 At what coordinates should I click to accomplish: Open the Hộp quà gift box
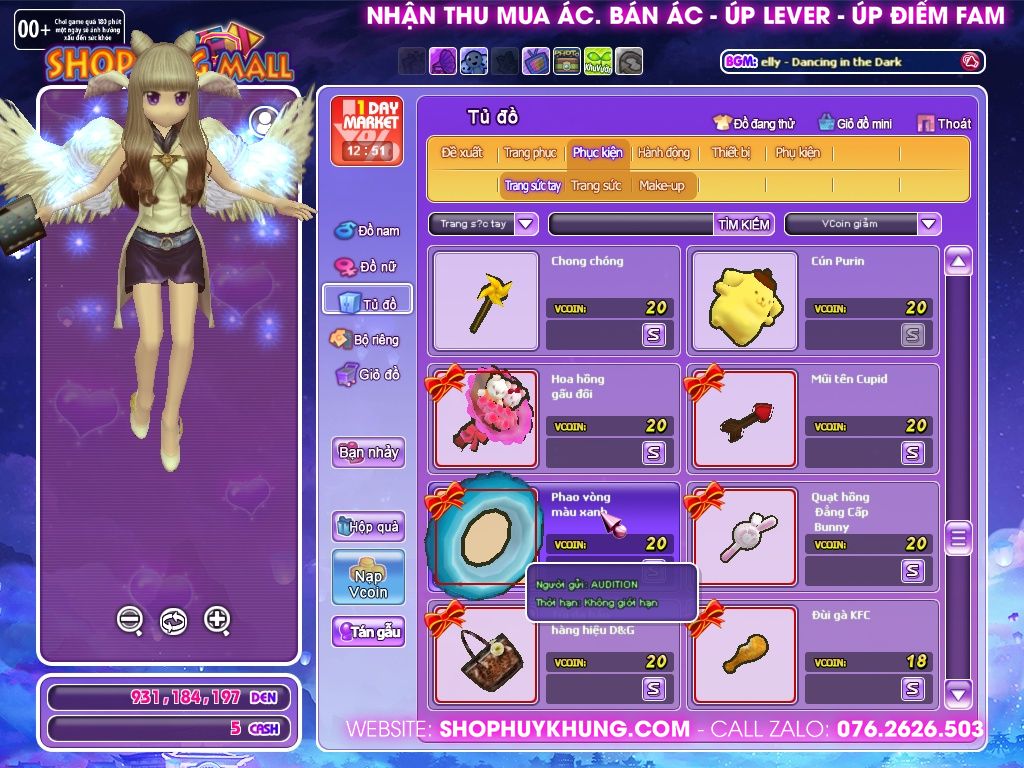point(368,526)
